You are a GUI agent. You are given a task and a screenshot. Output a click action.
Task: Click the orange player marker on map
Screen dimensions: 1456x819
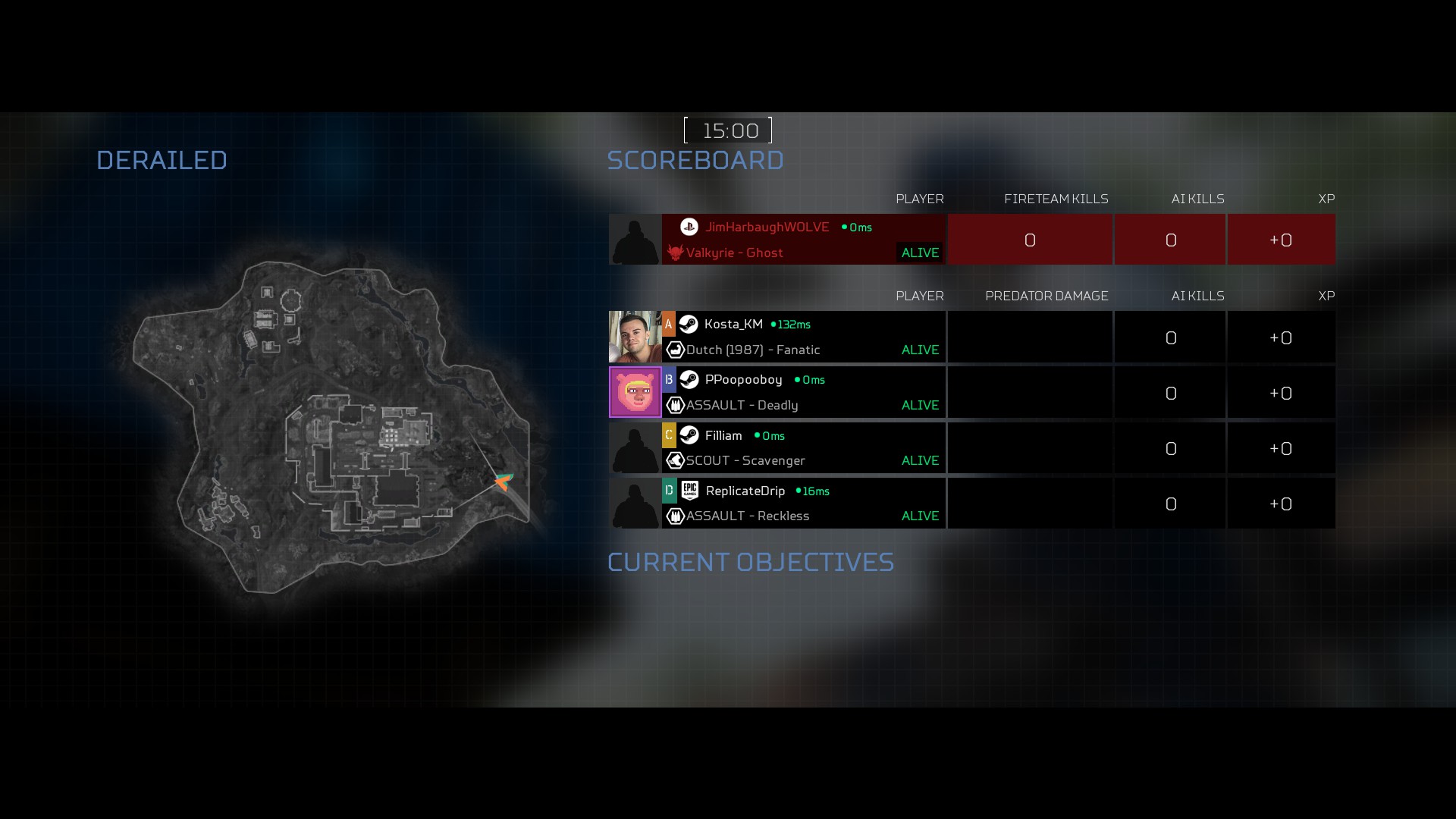504,482
